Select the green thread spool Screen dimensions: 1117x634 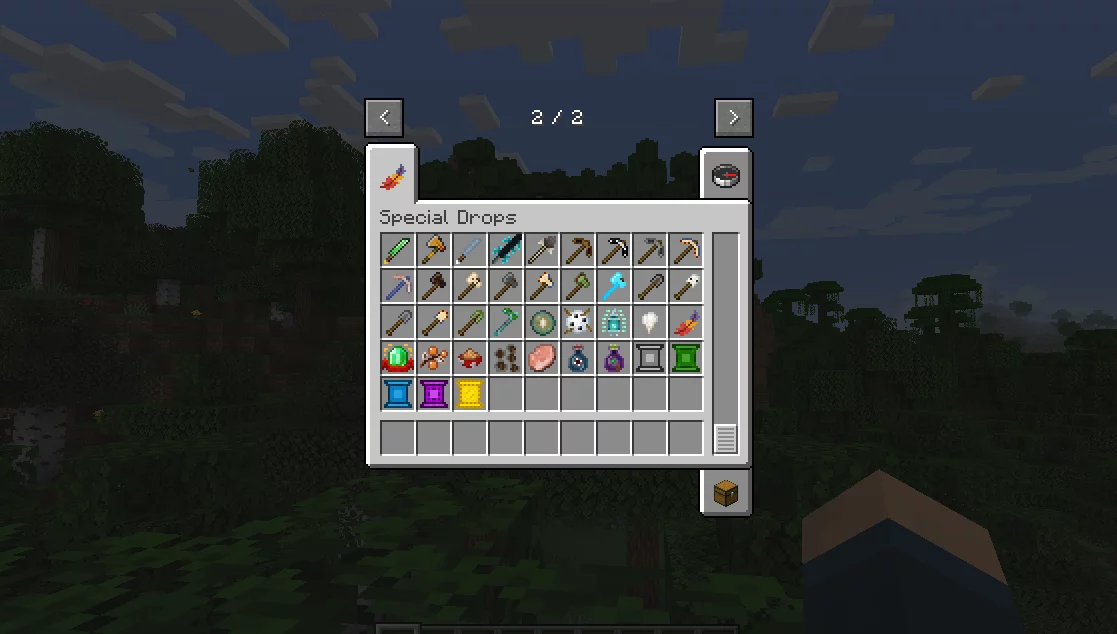point(686,358)
